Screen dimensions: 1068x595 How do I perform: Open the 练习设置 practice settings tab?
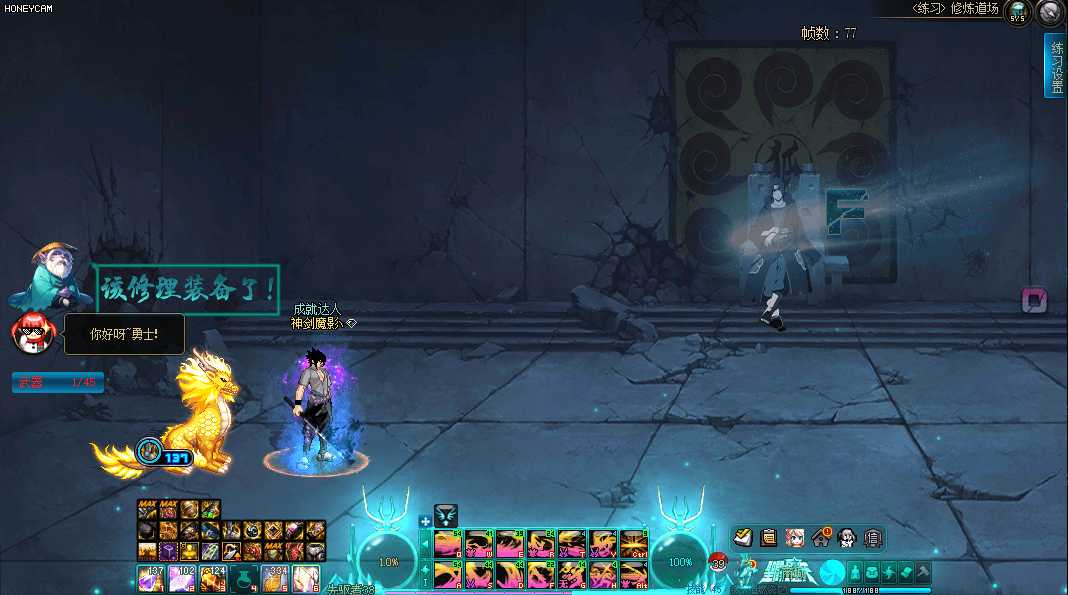[1055, 65]
